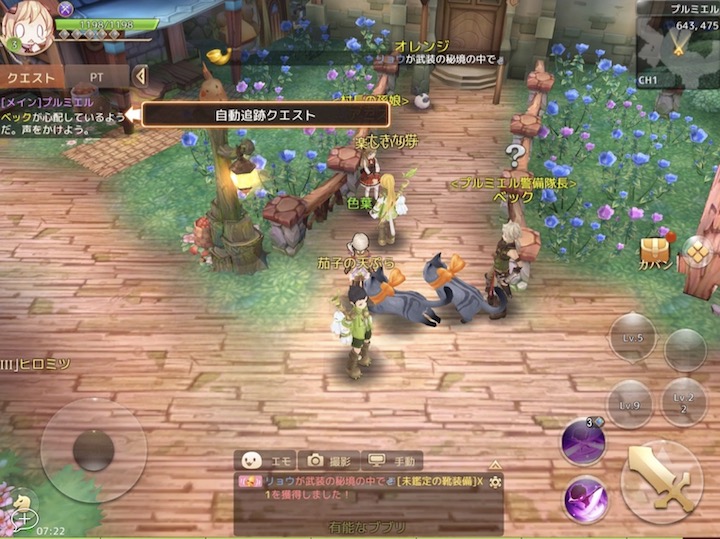Toggle the 手動 manual mode button
Image resolution: width=720 pixels, height=539 pixels.
pyautogui.click(x=392, y=460)
